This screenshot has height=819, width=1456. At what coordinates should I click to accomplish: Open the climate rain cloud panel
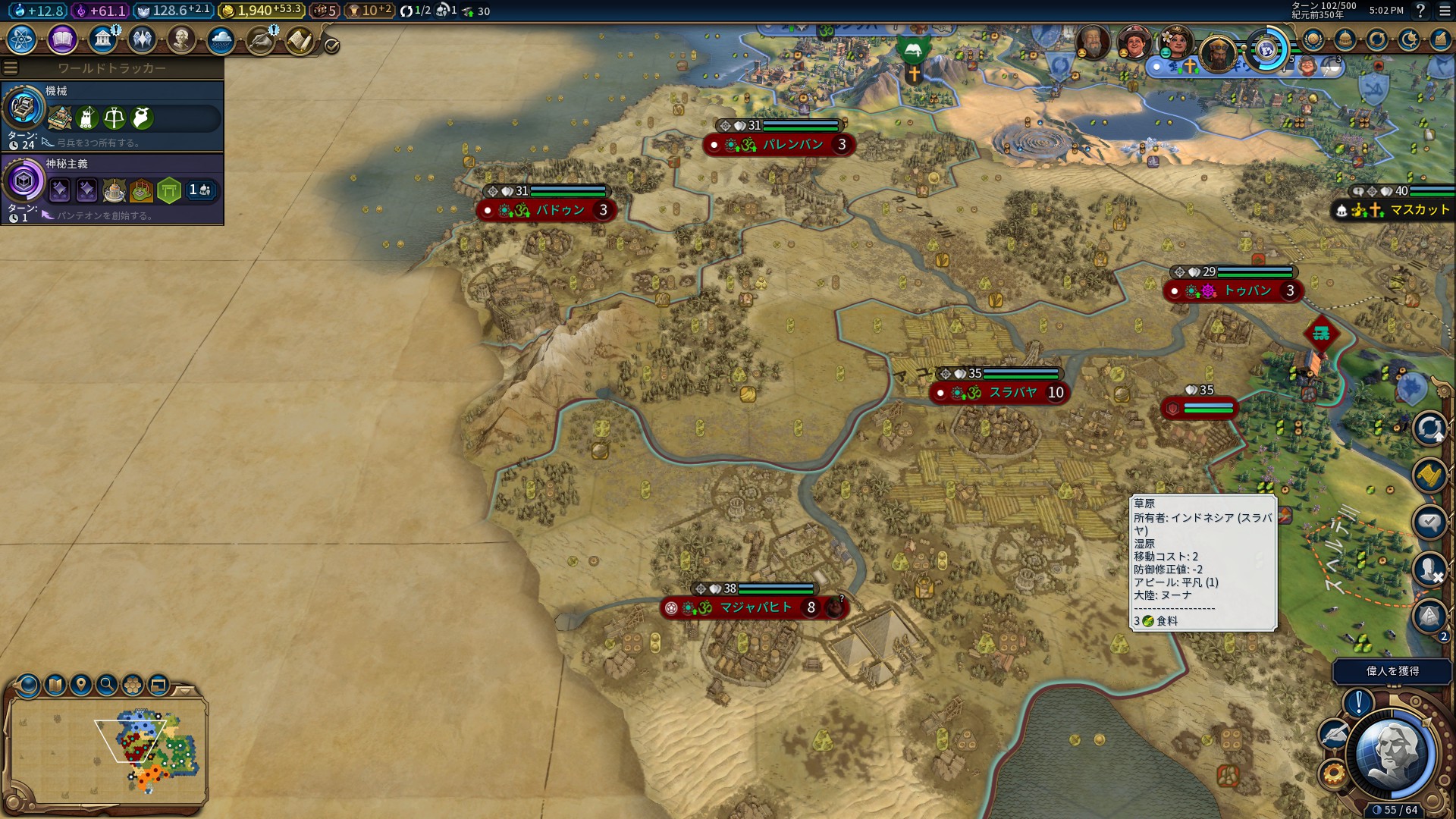click(x=221, y=39)
